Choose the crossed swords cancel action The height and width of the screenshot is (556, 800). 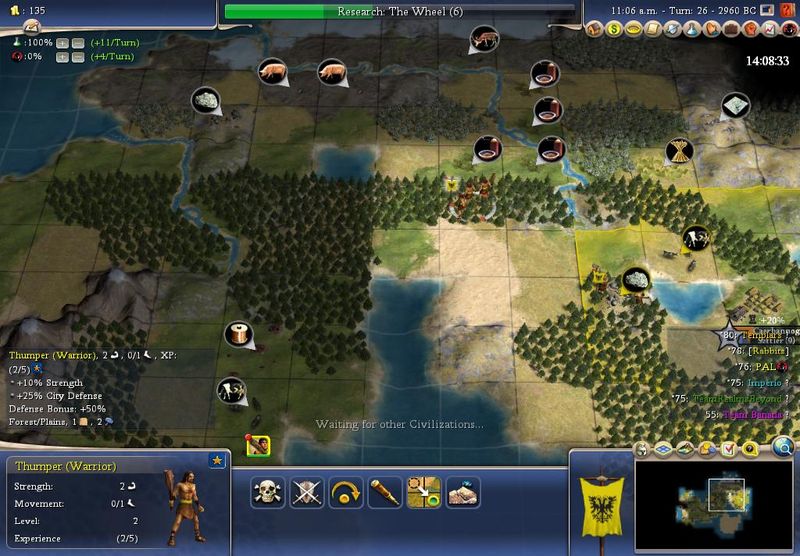[306, 491]
